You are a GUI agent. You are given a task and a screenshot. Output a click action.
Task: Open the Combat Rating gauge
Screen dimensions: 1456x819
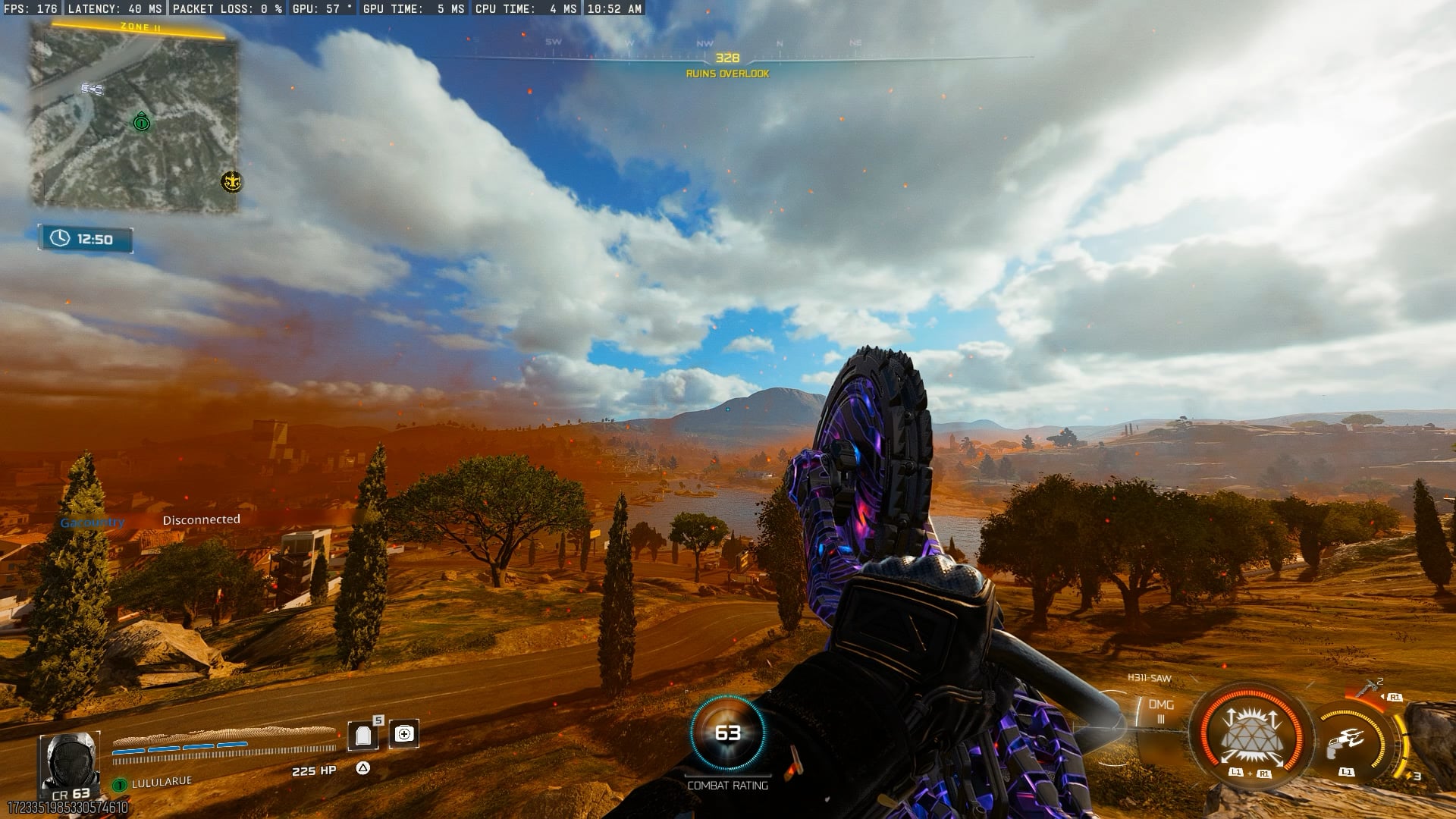[727, 733]
